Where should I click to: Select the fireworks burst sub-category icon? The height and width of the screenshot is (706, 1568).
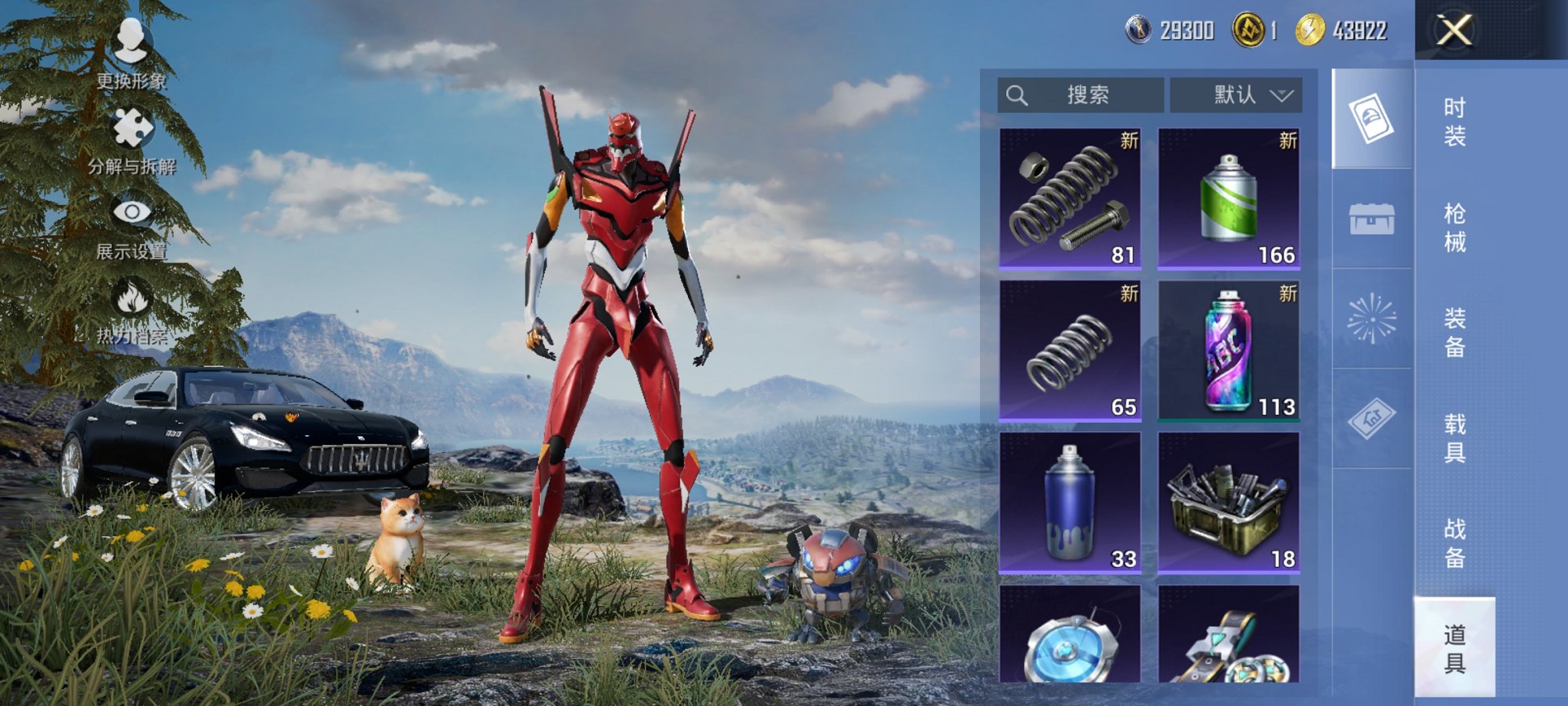pos(1372,318)
